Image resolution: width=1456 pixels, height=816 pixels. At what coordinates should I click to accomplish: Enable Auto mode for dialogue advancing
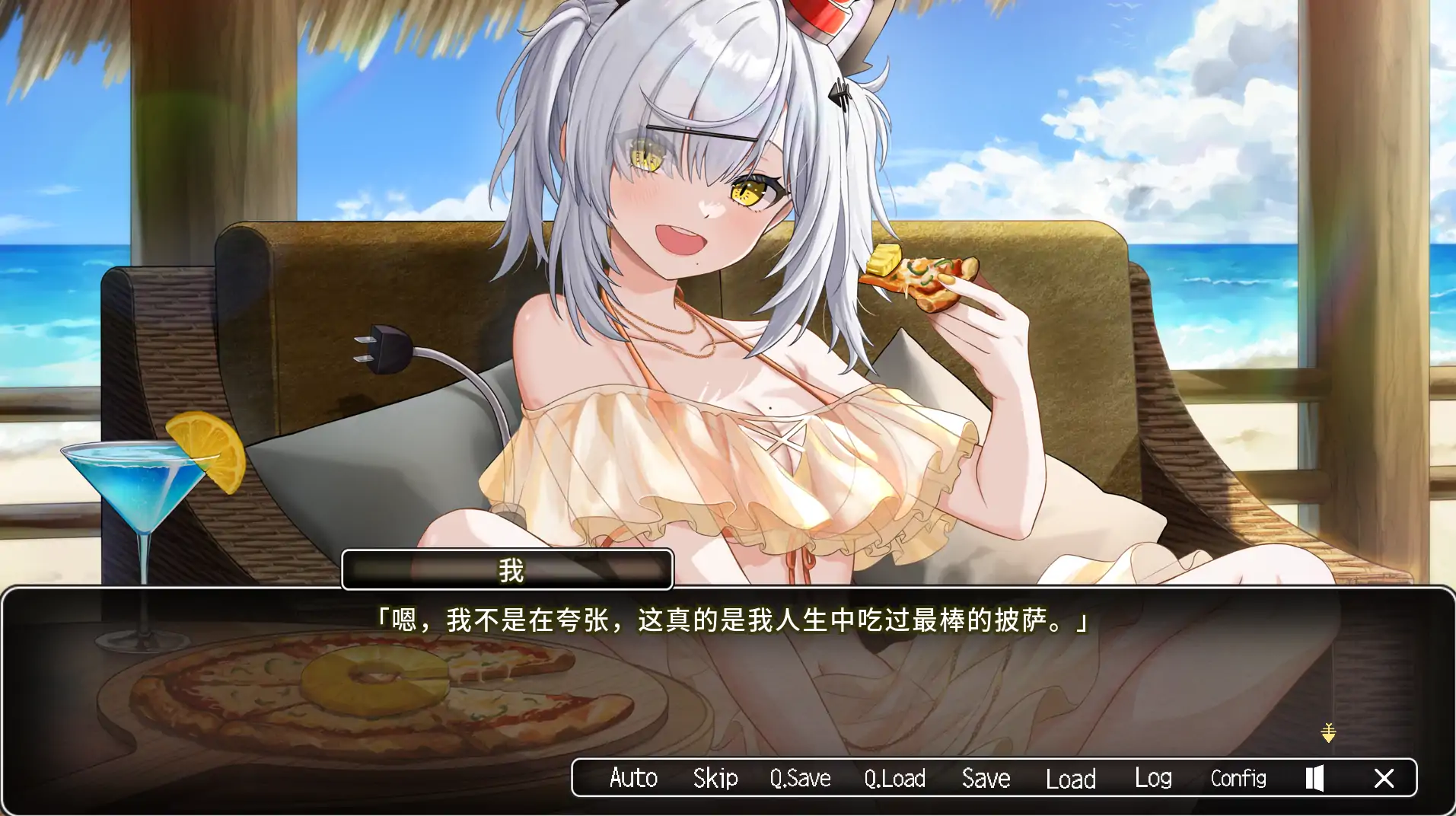tap(633, 778)
